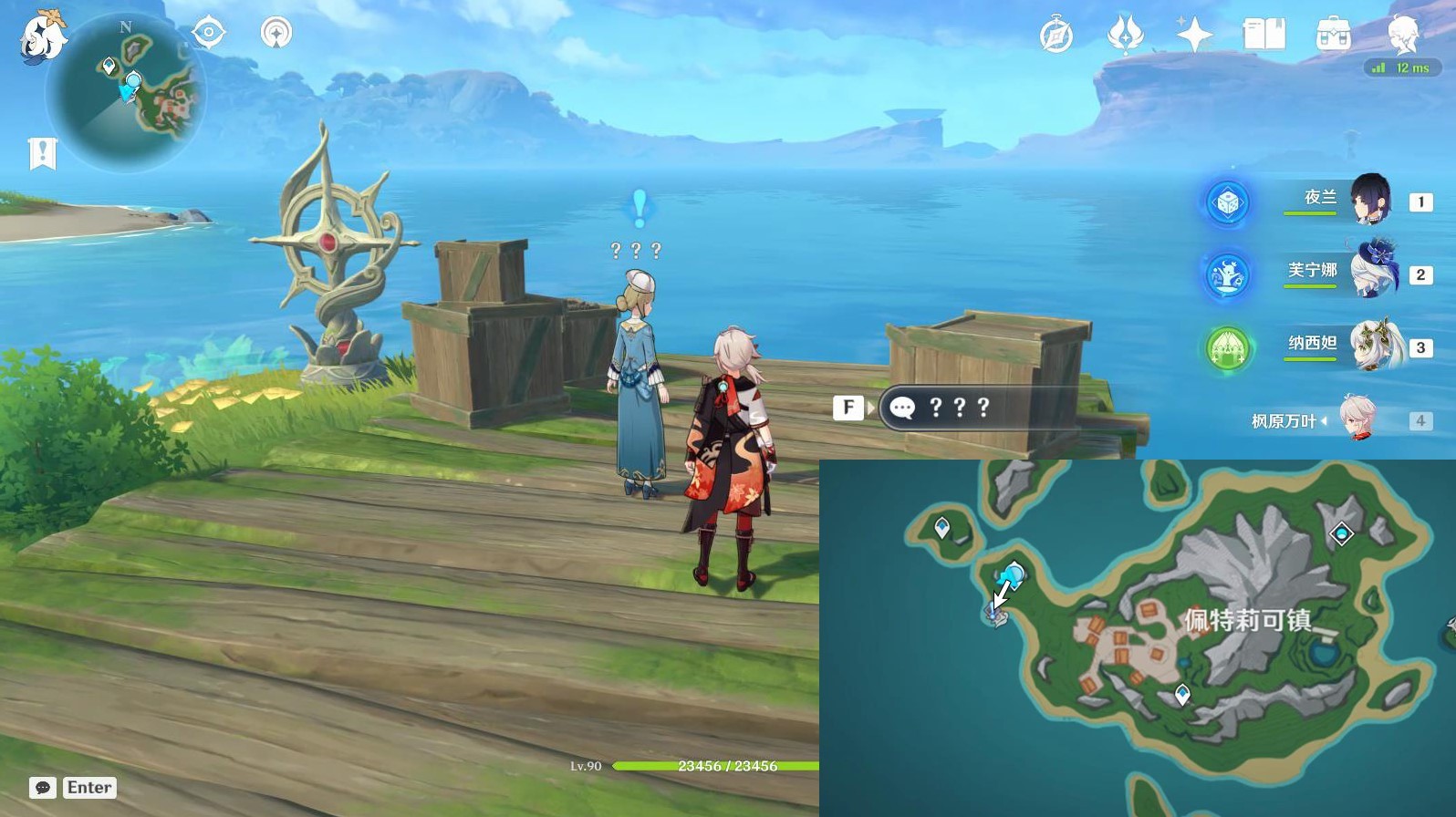Open the quest log exclamation bookmark
Image resolution: width=1456 pixels, height=817 pixels.
pos(43,153)
